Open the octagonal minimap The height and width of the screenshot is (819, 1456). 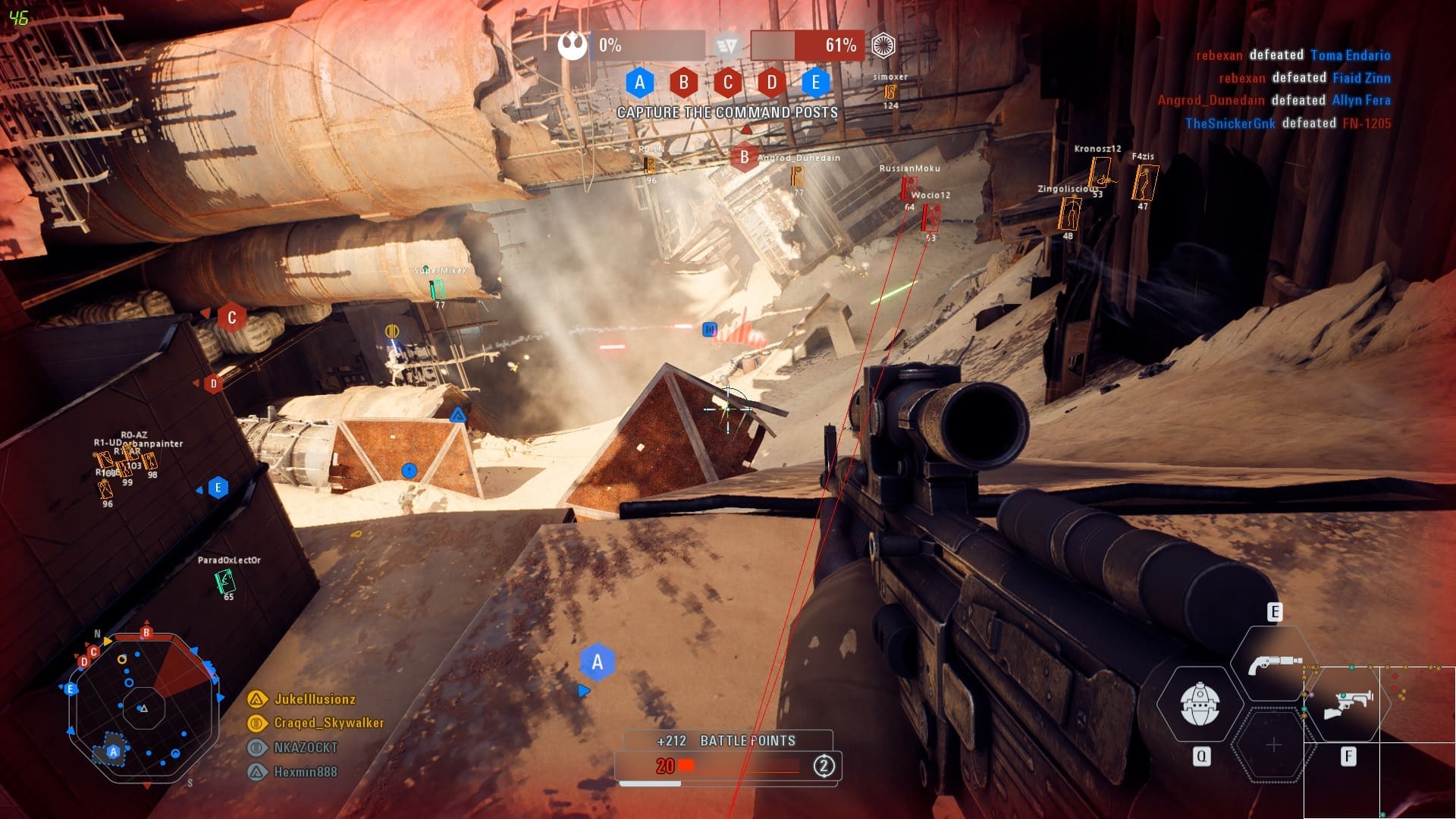click(x=143, y=708)
